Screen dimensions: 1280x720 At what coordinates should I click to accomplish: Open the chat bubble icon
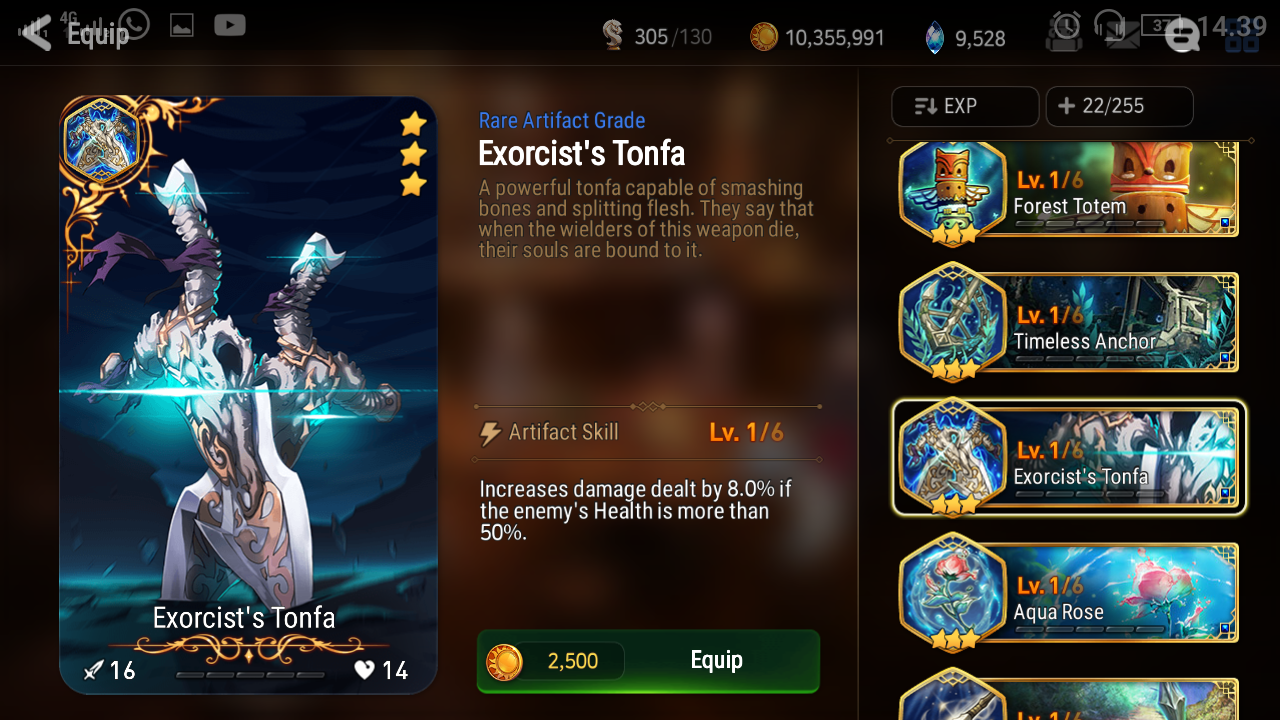coord(1182,36)
